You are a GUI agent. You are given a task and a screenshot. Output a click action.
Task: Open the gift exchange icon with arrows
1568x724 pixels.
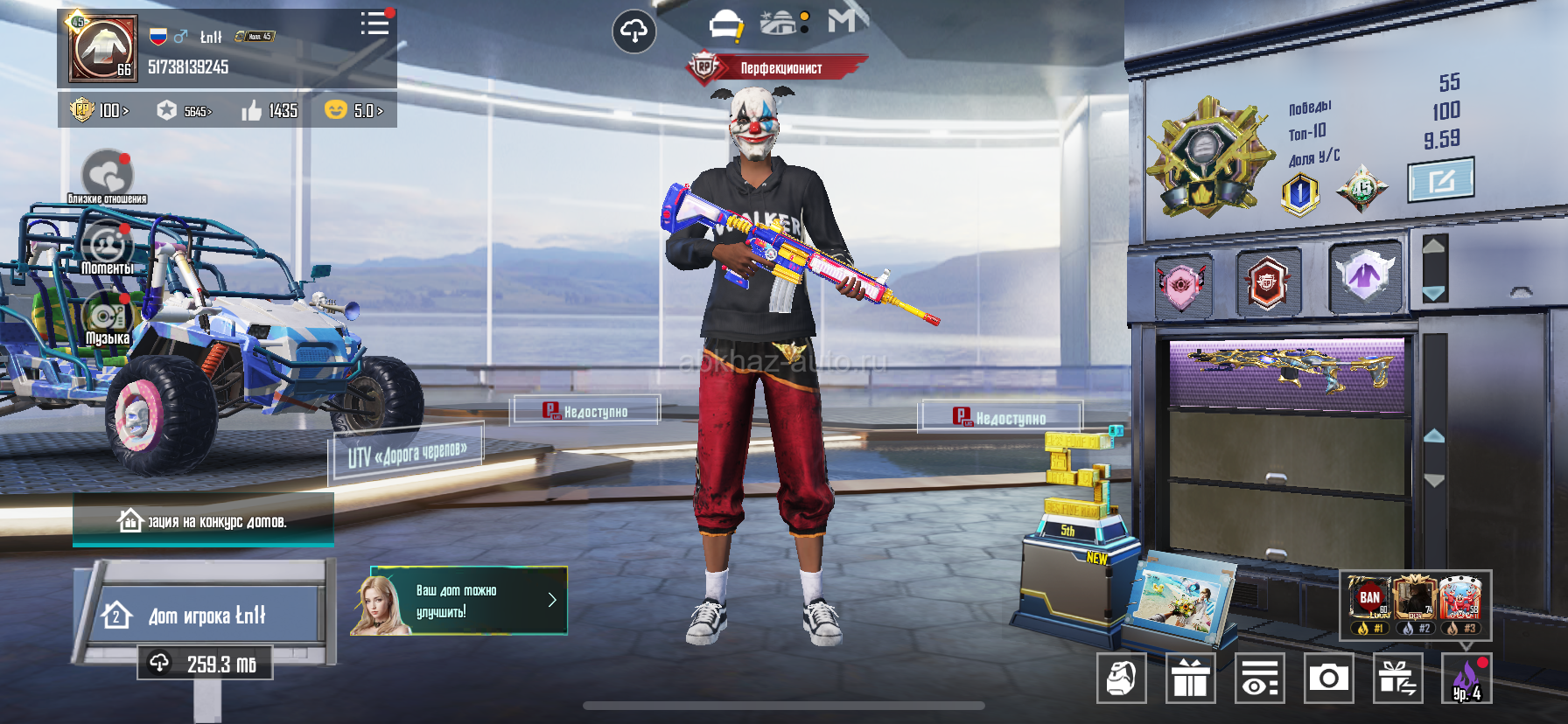1397,678
